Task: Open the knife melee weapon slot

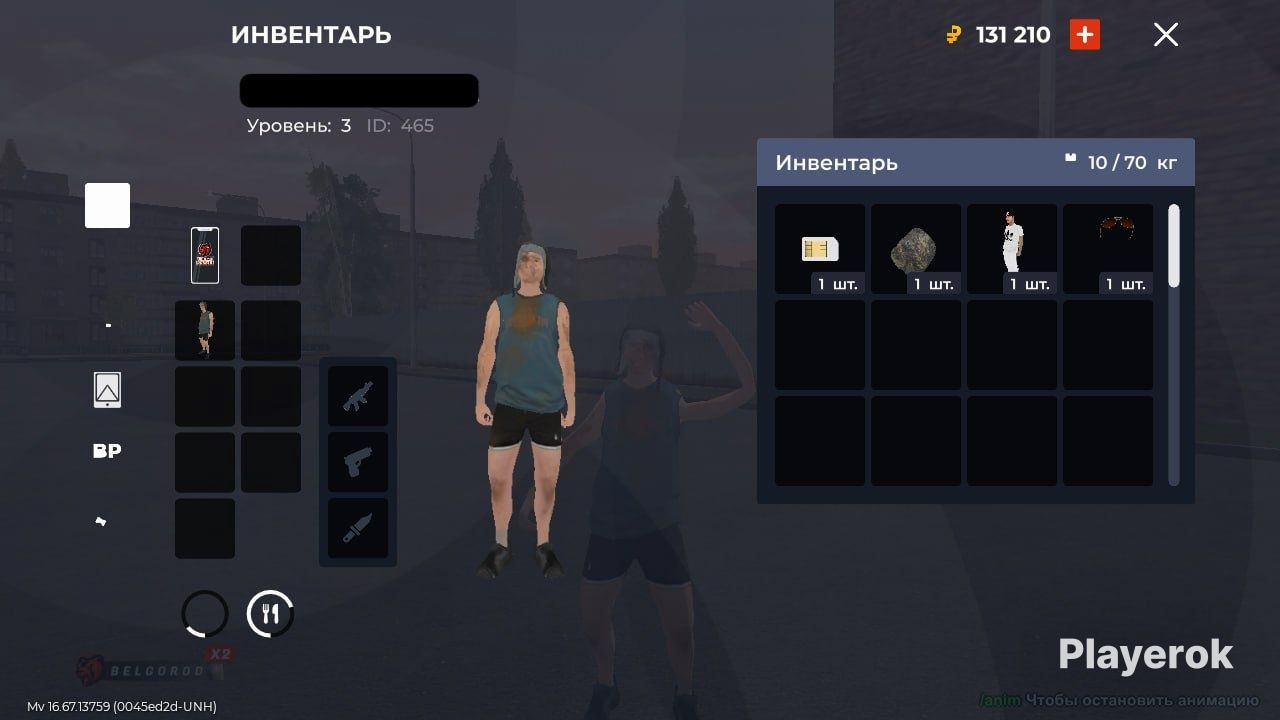Action: click(x=358, y=528)
